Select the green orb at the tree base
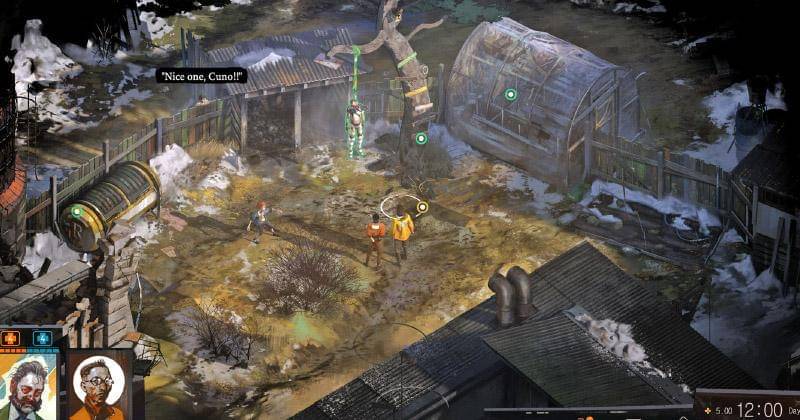Screen dimensions: 800x420 [421, 138]
